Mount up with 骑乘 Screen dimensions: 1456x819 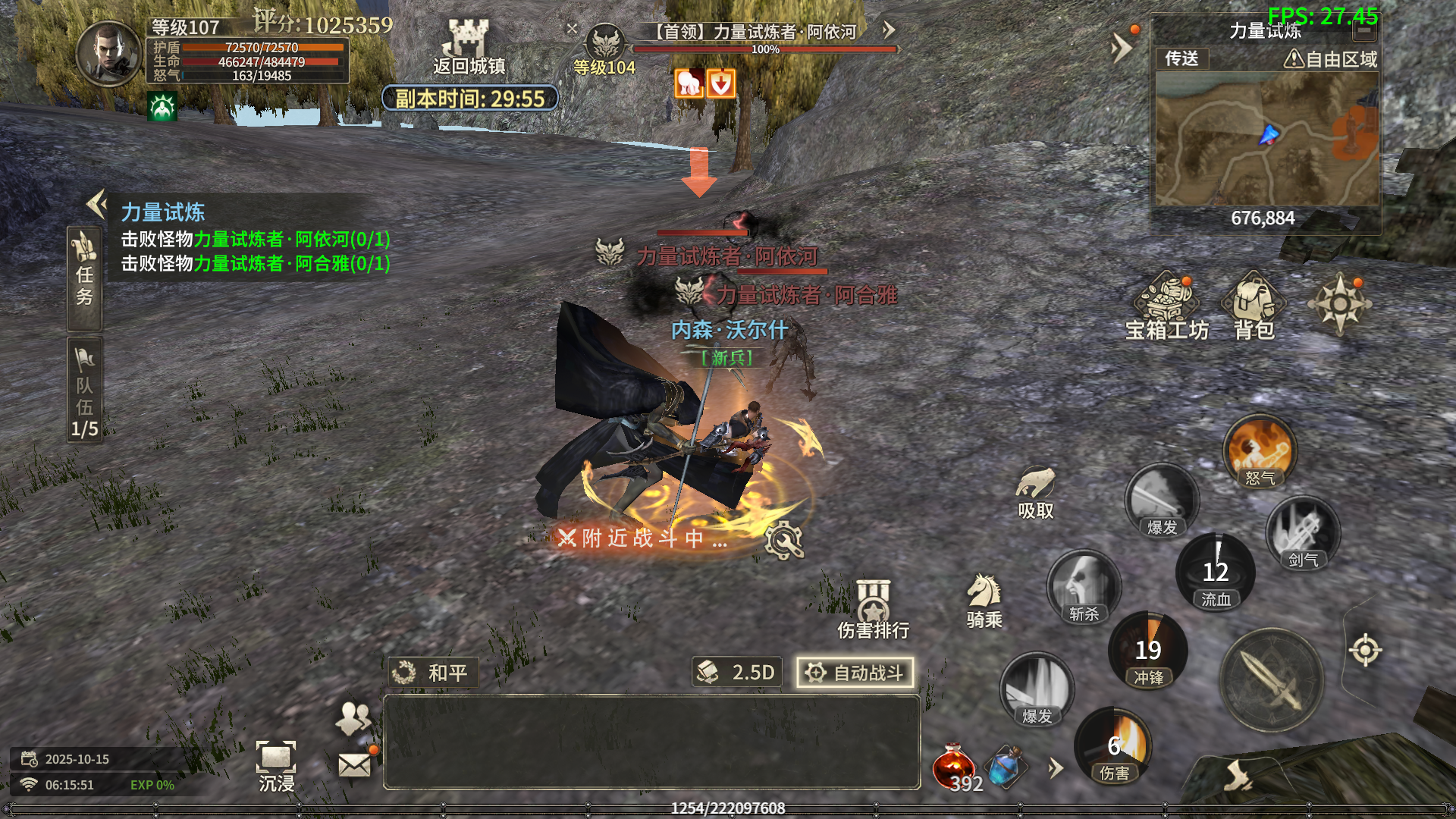(984, 599)
